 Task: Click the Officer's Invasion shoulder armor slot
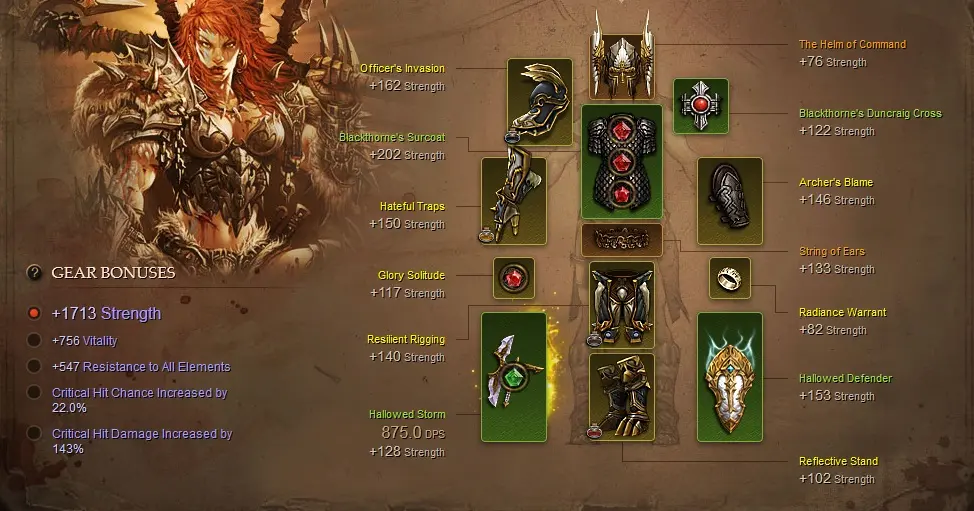(x=540, y=101)
